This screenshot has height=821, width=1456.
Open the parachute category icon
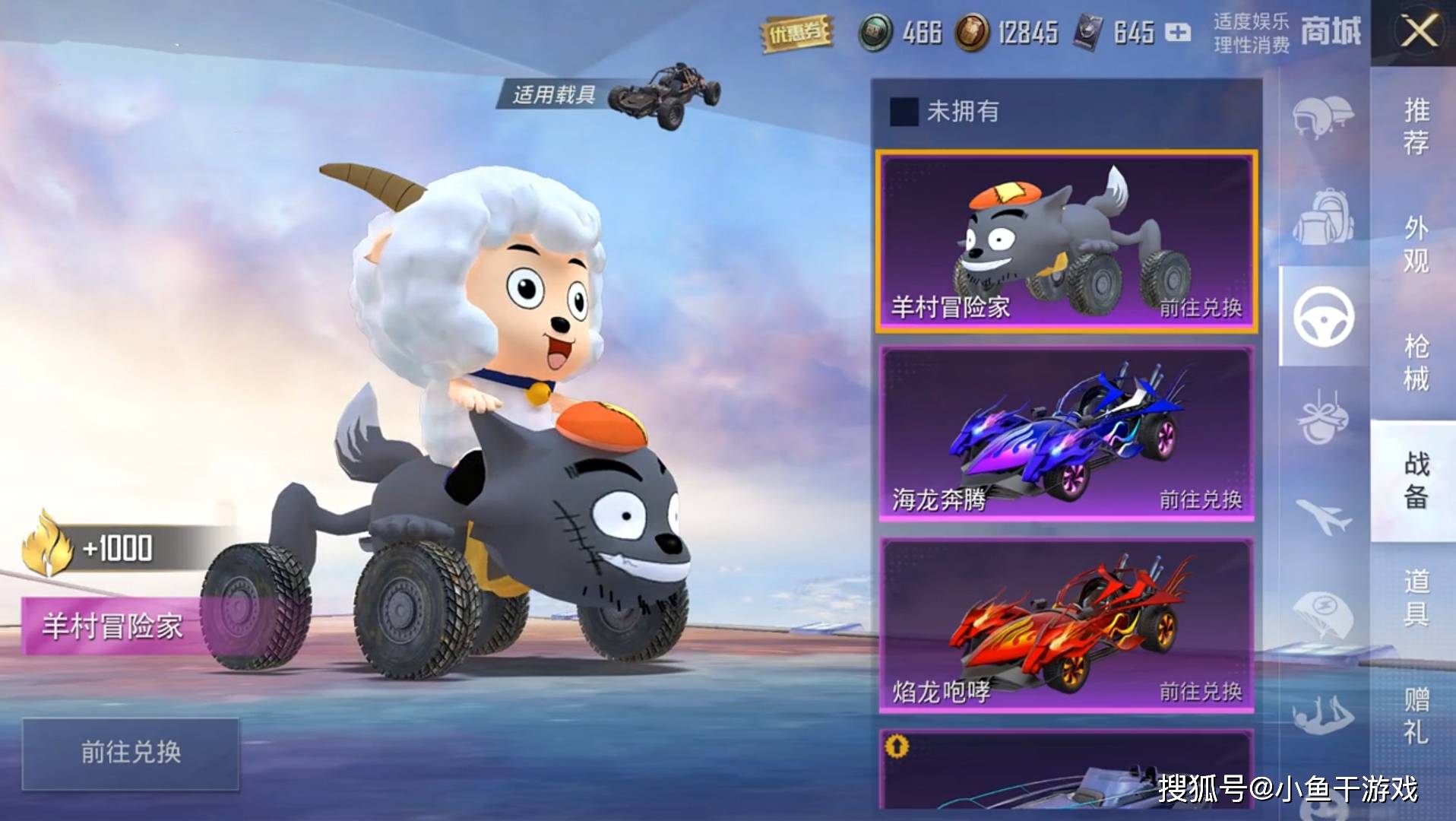click(x=1322, y=614)
